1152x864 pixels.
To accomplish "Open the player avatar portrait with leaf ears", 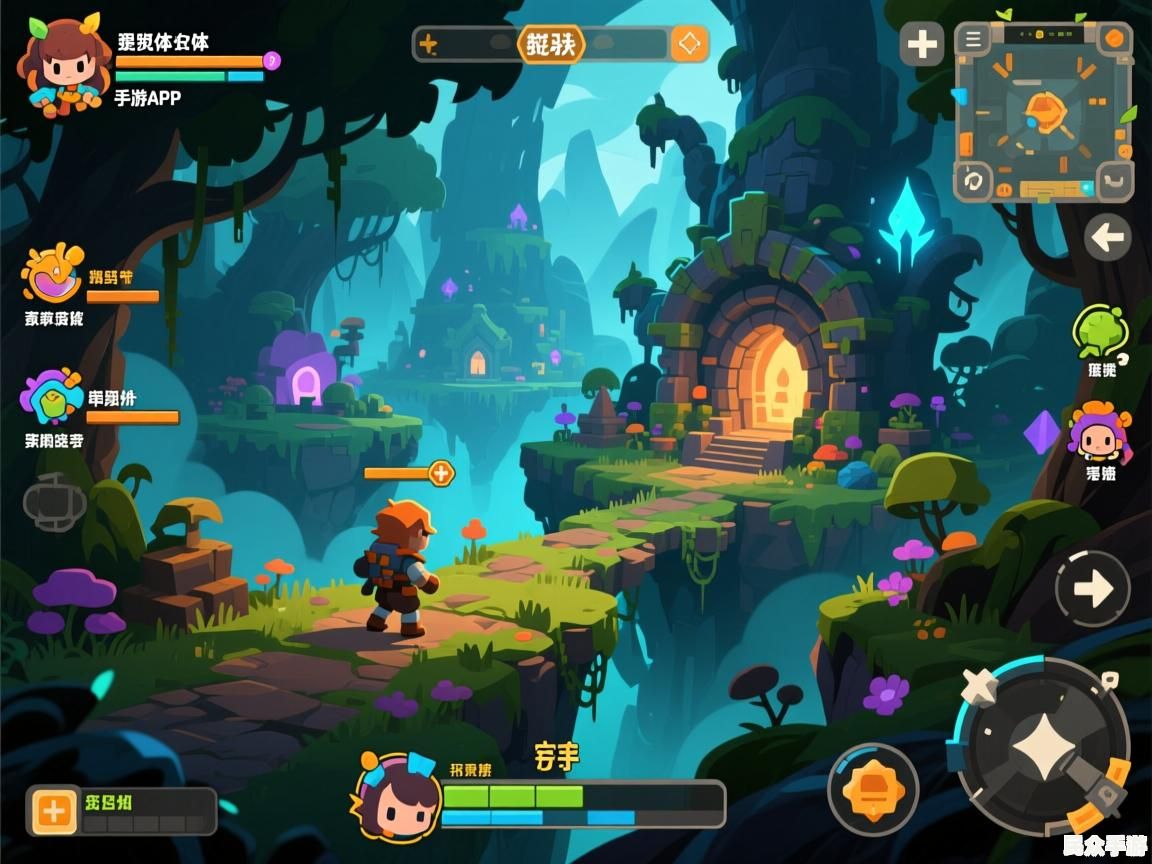I will pyautogui.click(x=62, y=66).
